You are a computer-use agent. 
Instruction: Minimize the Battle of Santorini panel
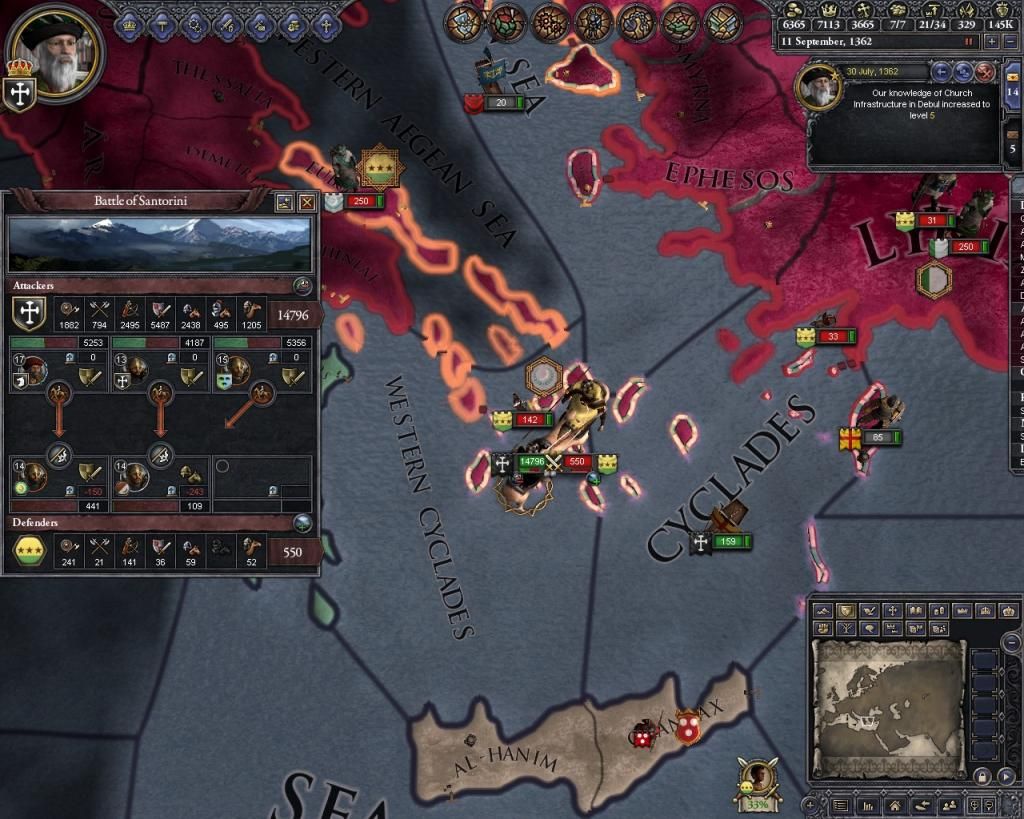point(285,202)
